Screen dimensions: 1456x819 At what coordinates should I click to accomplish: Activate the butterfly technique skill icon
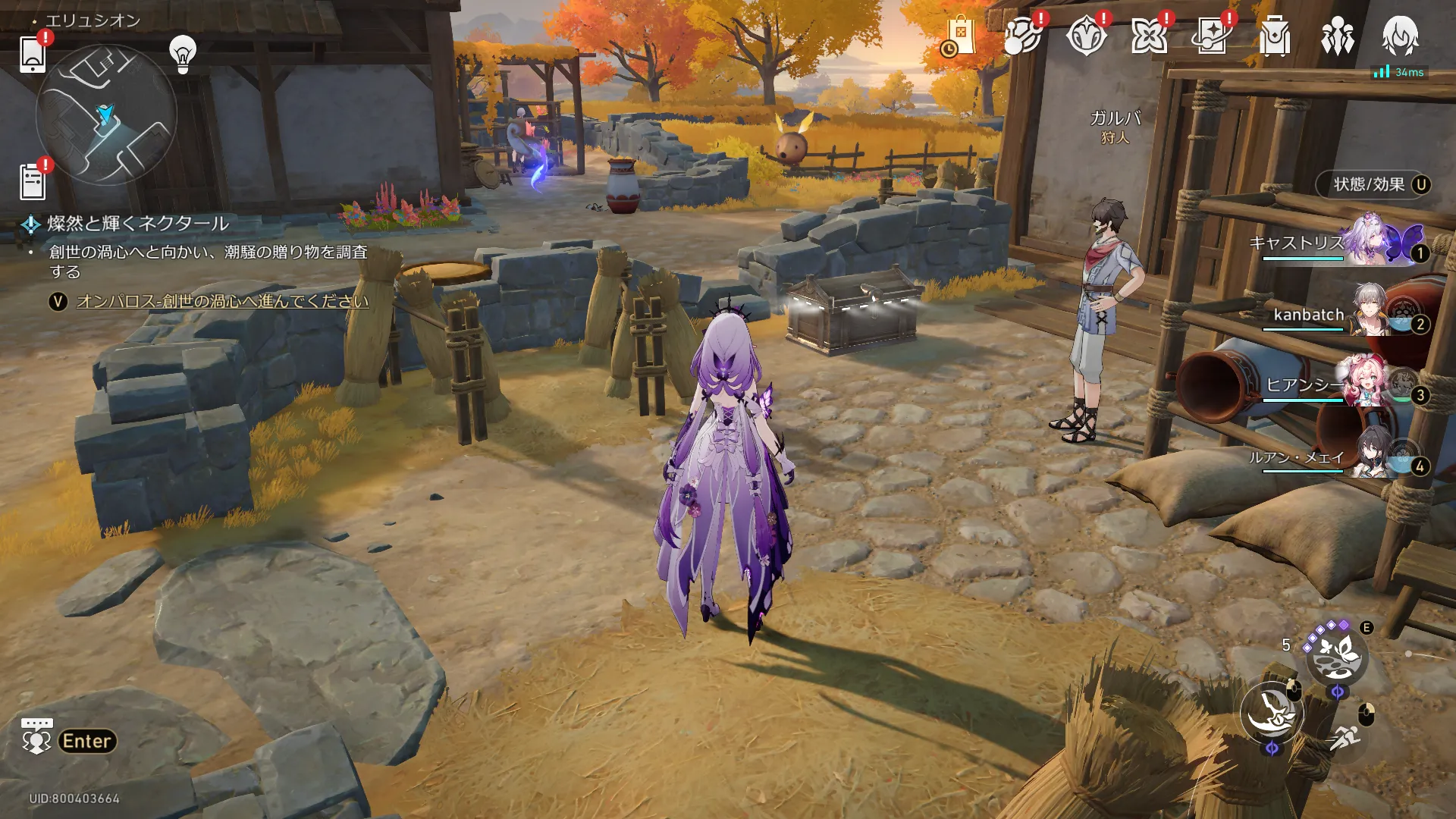(1336, 656)
